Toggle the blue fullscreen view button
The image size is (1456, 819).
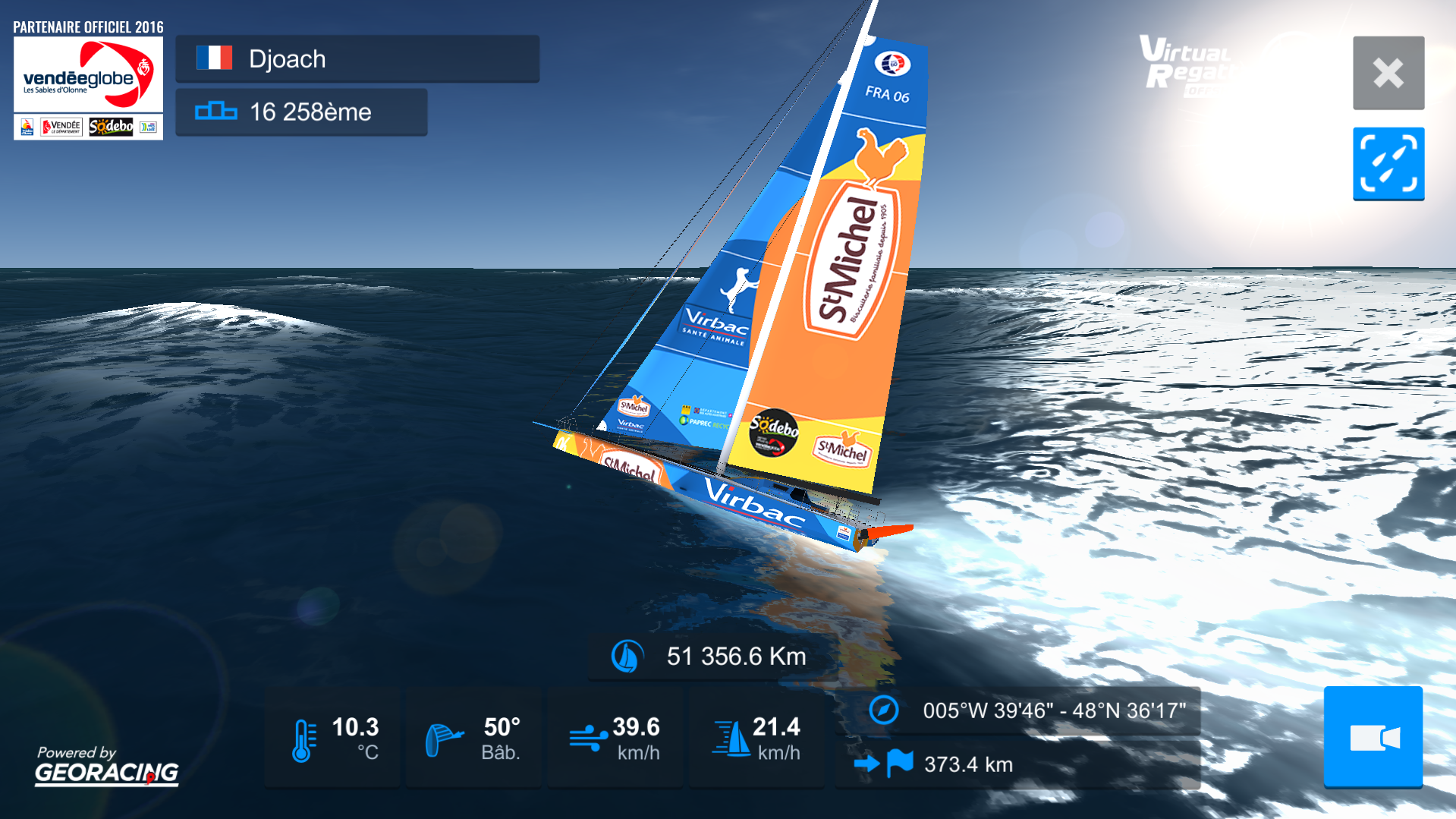[x=1388, y=163]
